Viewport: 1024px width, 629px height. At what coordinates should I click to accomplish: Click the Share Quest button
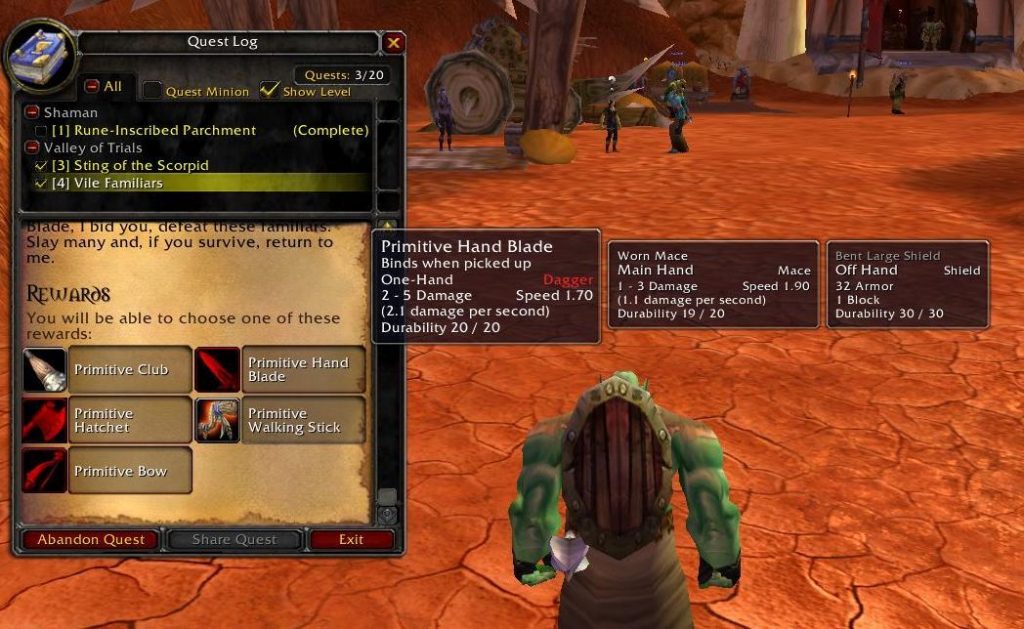pyautogui.click(x=234, y=540)
